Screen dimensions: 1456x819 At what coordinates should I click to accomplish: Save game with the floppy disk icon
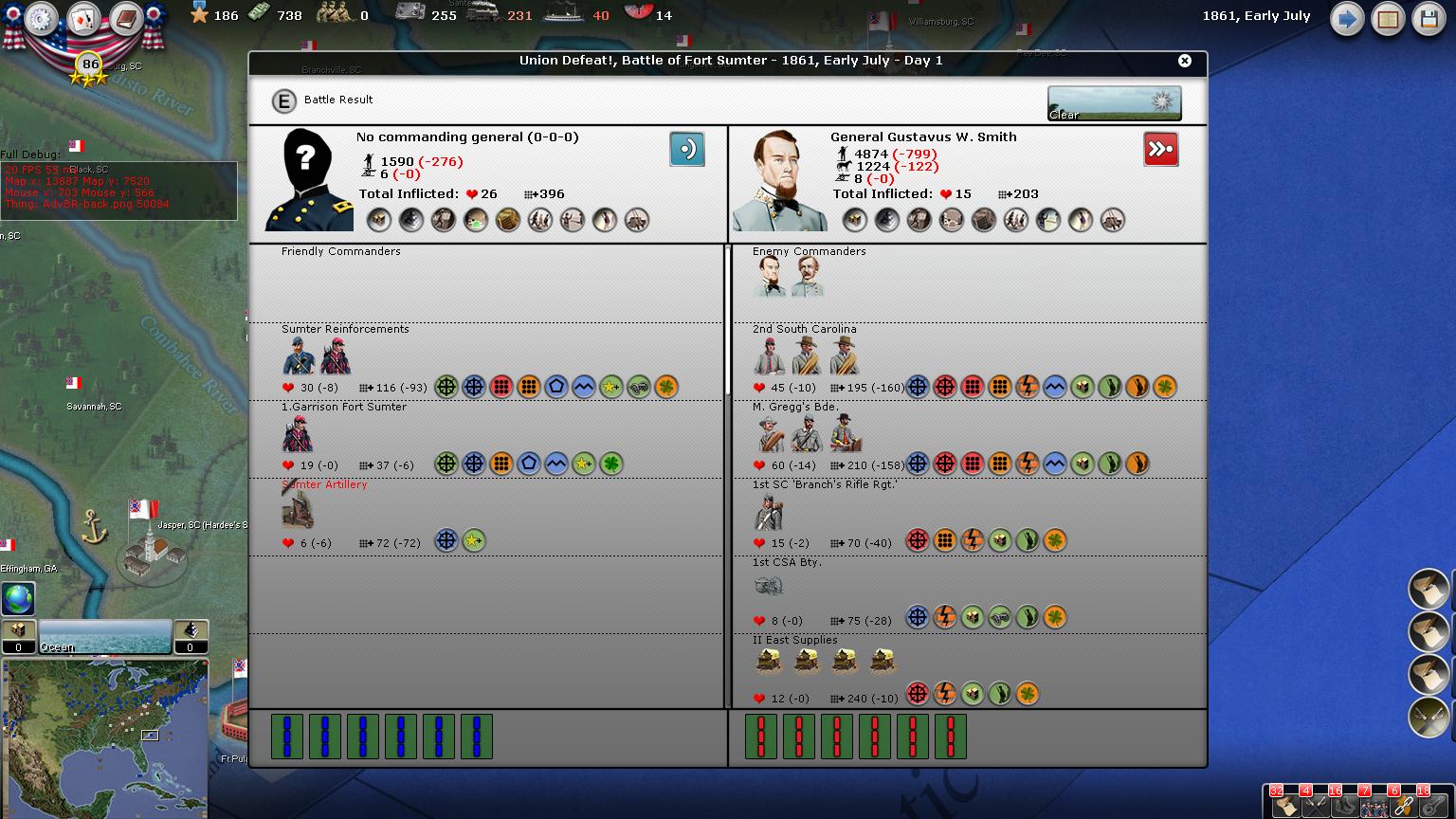coord(1429,19)
